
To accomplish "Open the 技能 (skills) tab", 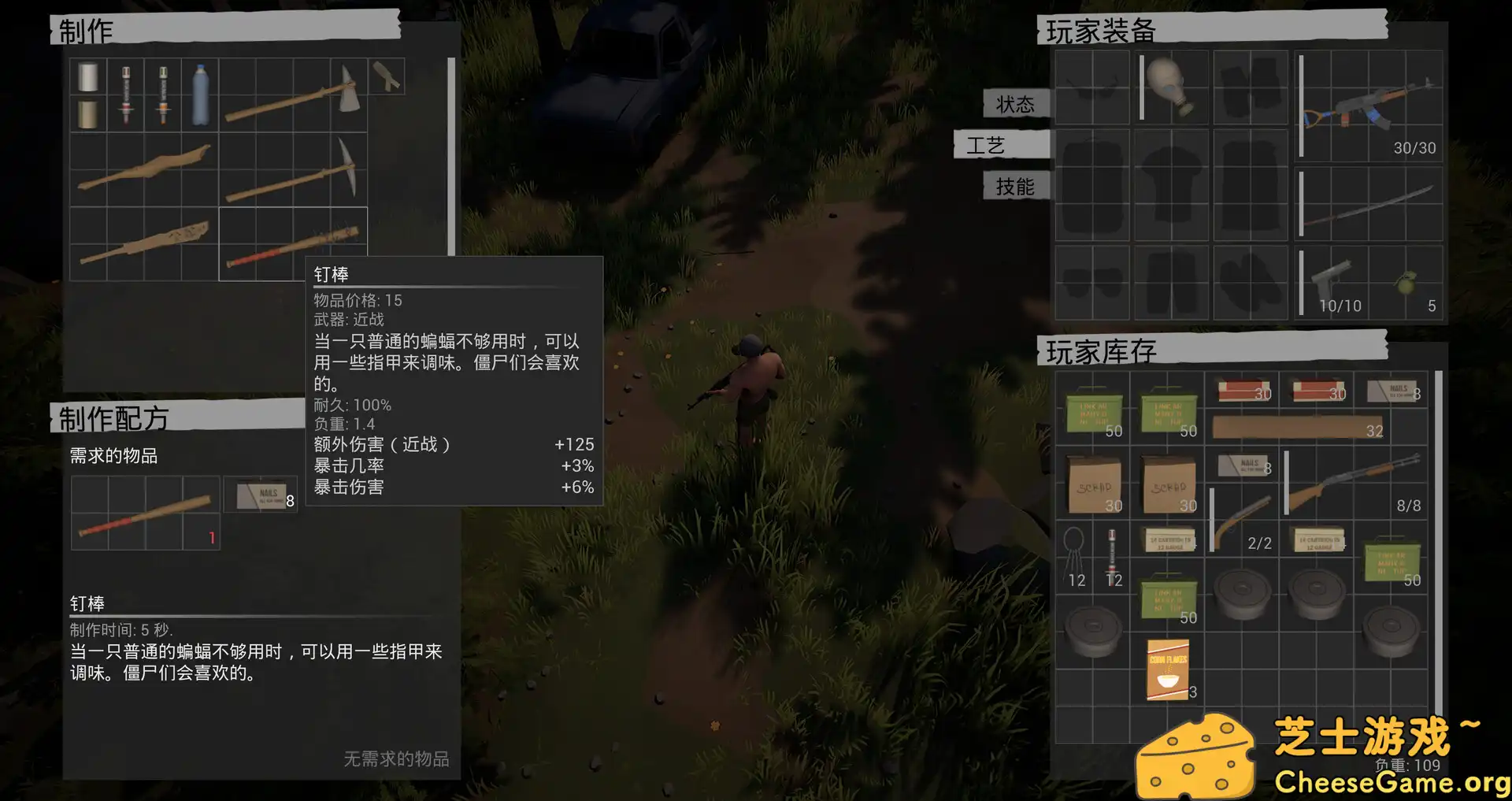I will [1014, 186].
